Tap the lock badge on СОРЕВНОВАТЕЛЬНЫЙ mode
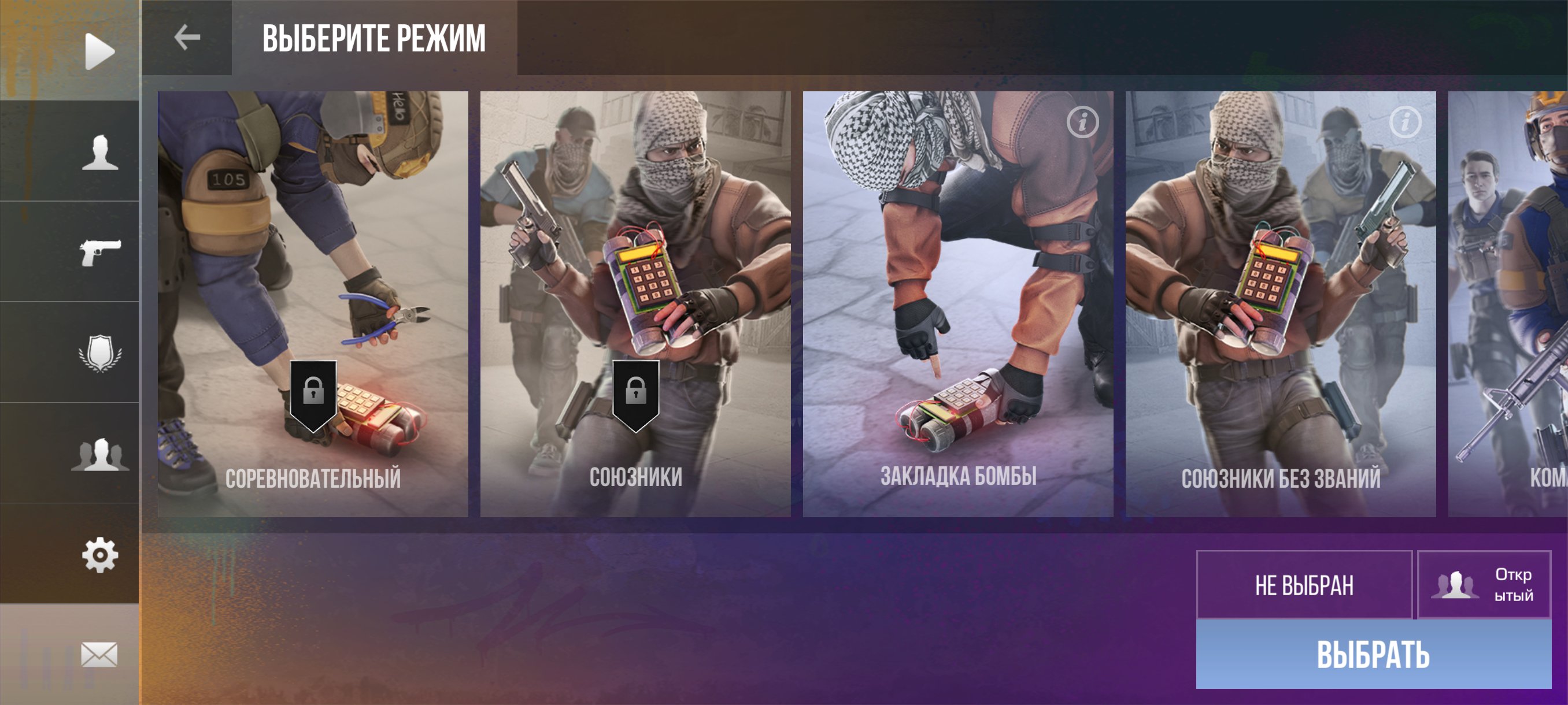 coord(314,389)
